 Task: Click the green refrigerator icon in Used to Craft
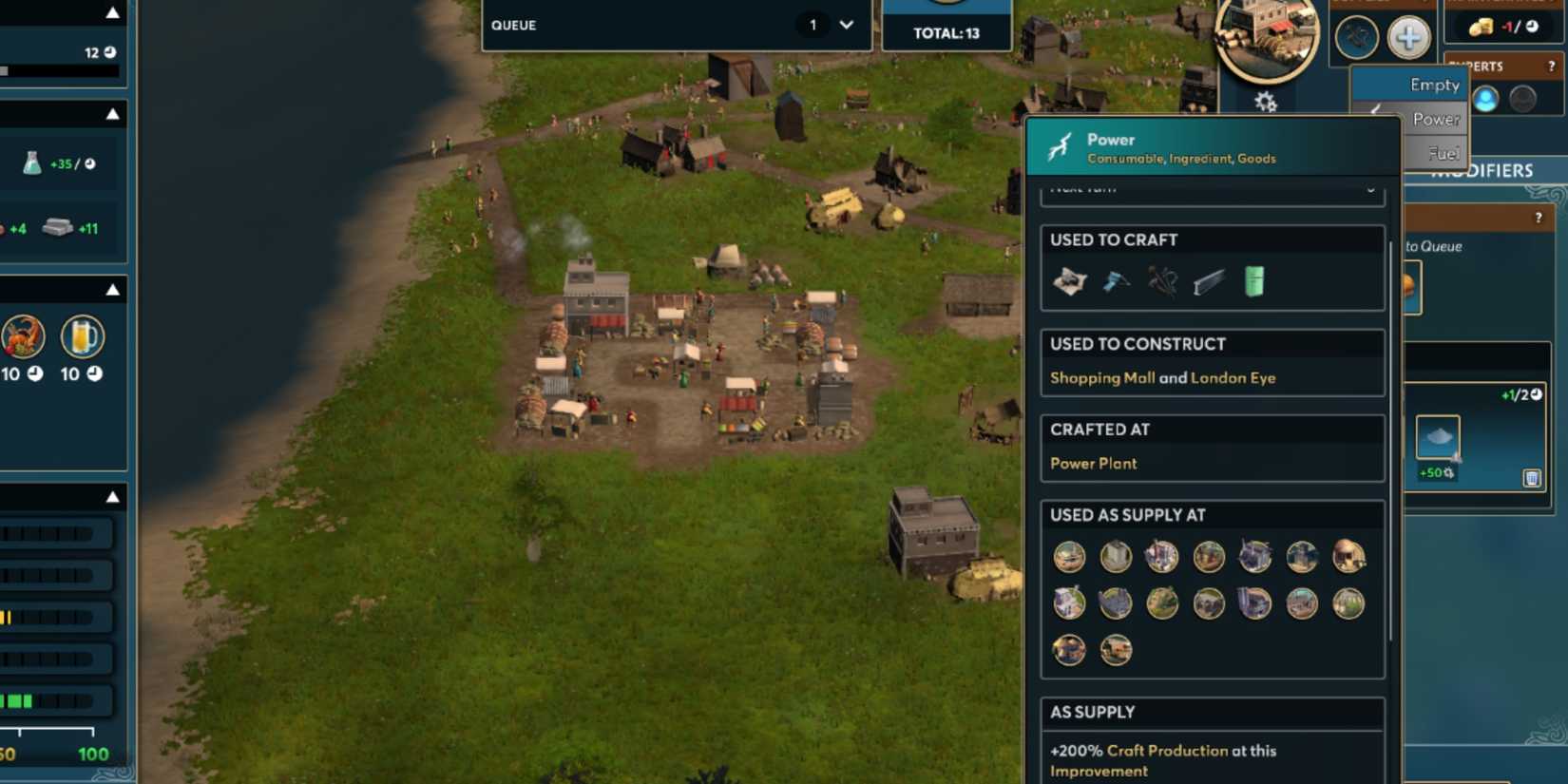1253,280
